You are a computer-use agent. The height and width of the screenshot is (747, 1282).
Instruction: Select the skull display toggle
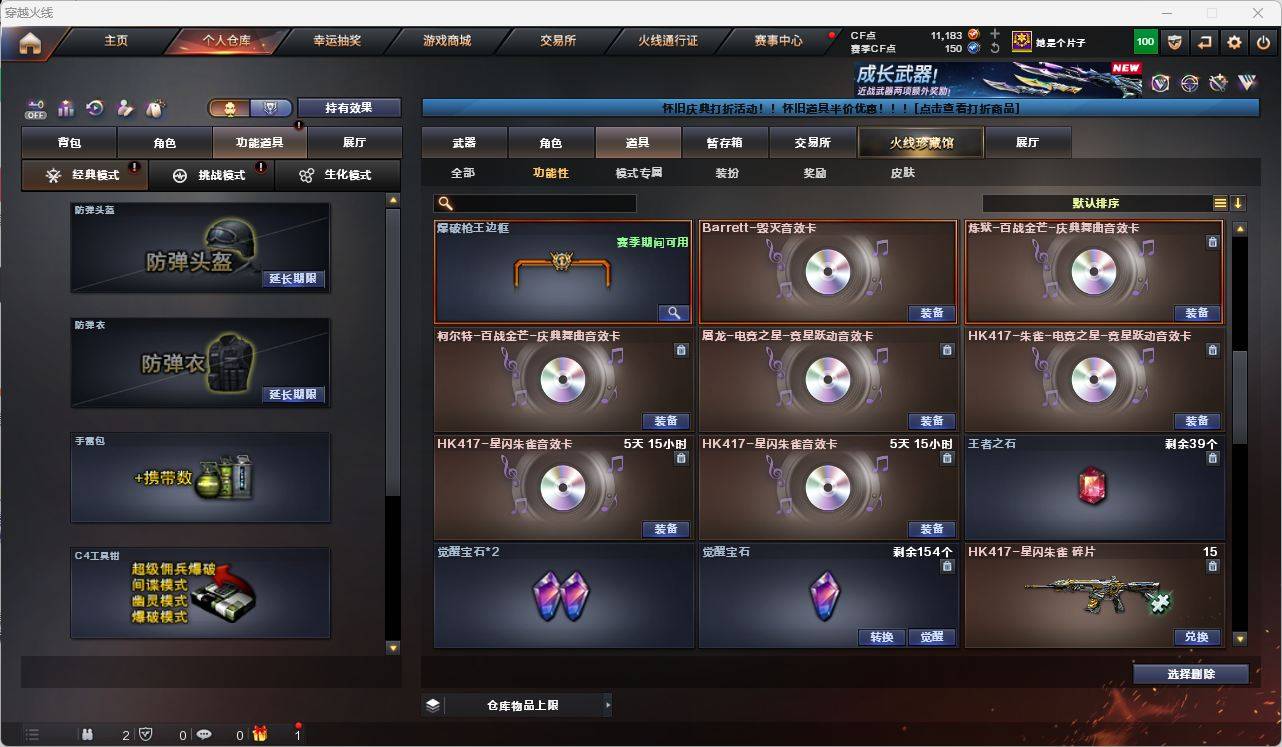pos(229,106)
